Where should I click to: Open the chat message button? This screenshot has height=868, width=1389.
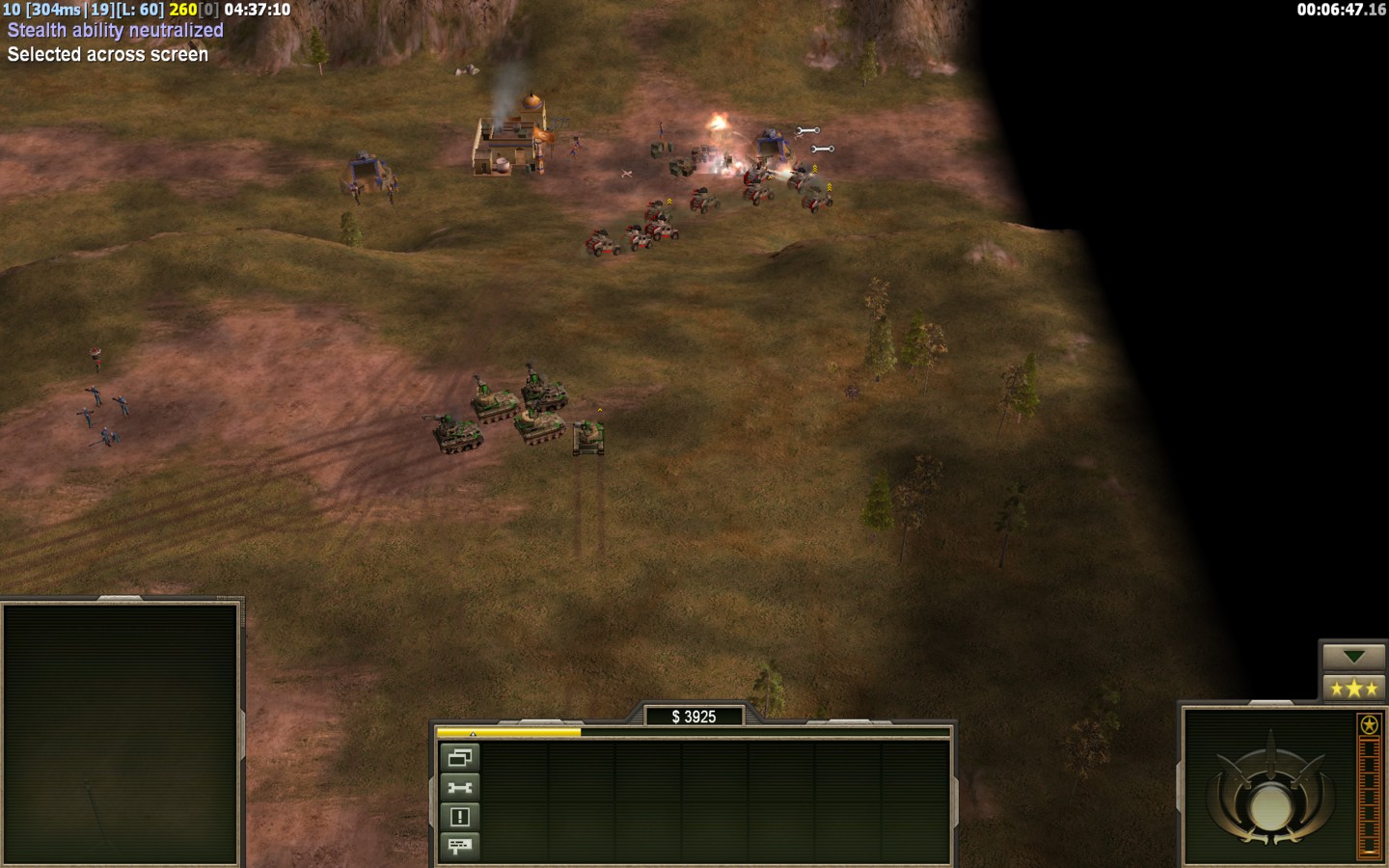click(x=459, y=847)
